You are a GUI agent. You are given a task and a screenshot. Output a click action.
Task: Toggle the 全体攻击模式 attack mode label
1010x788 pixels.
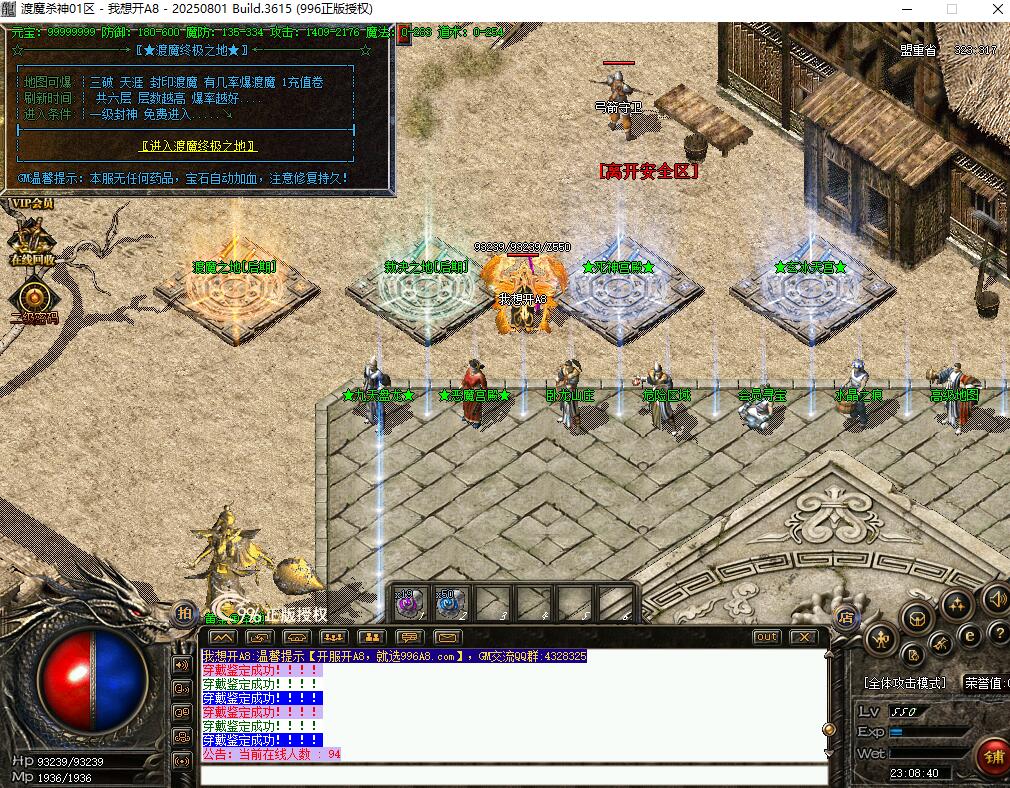pyautogui.click(x=904, y=683)
